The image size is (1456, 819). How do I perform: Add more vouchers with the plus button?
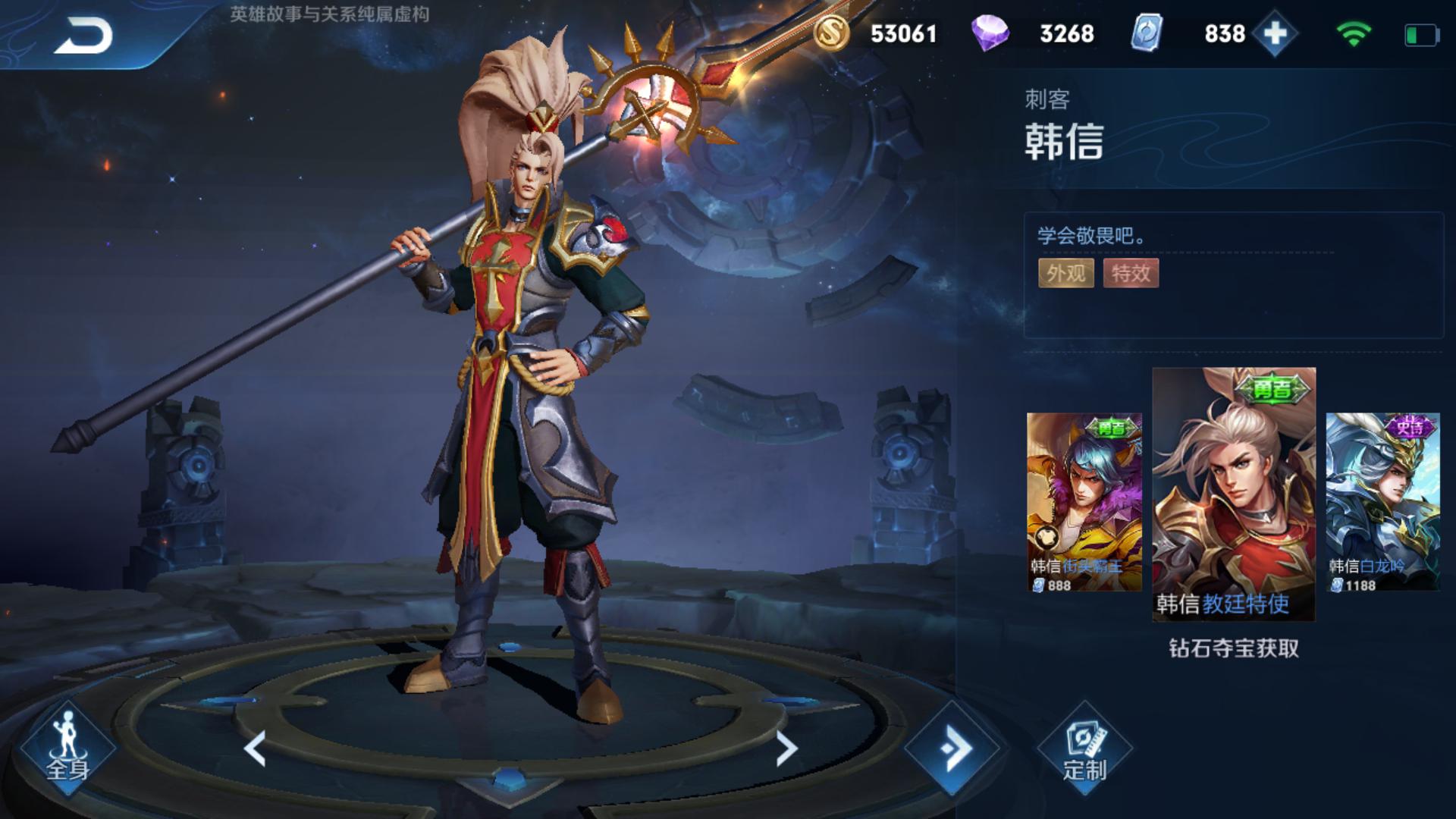click(1275, 34)
